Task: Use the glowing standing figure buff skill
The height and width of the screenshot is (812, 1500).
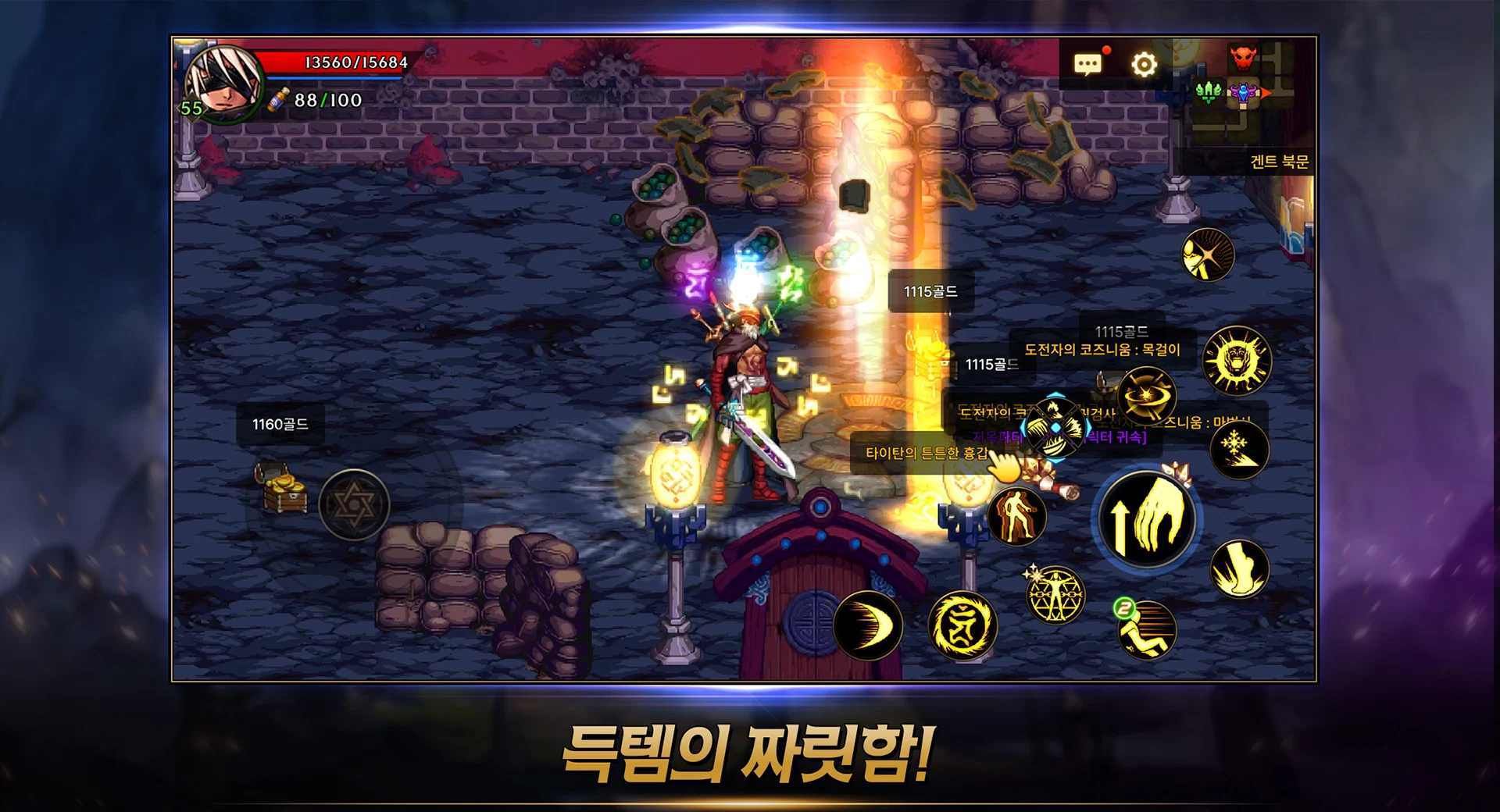Action: 1016,515
